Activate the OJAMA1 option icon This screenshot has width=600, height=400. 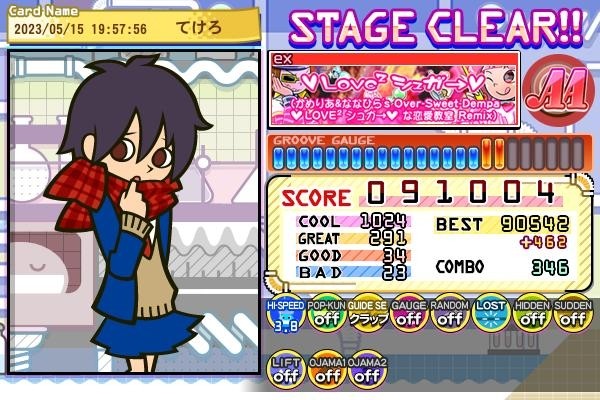point(327,372)
